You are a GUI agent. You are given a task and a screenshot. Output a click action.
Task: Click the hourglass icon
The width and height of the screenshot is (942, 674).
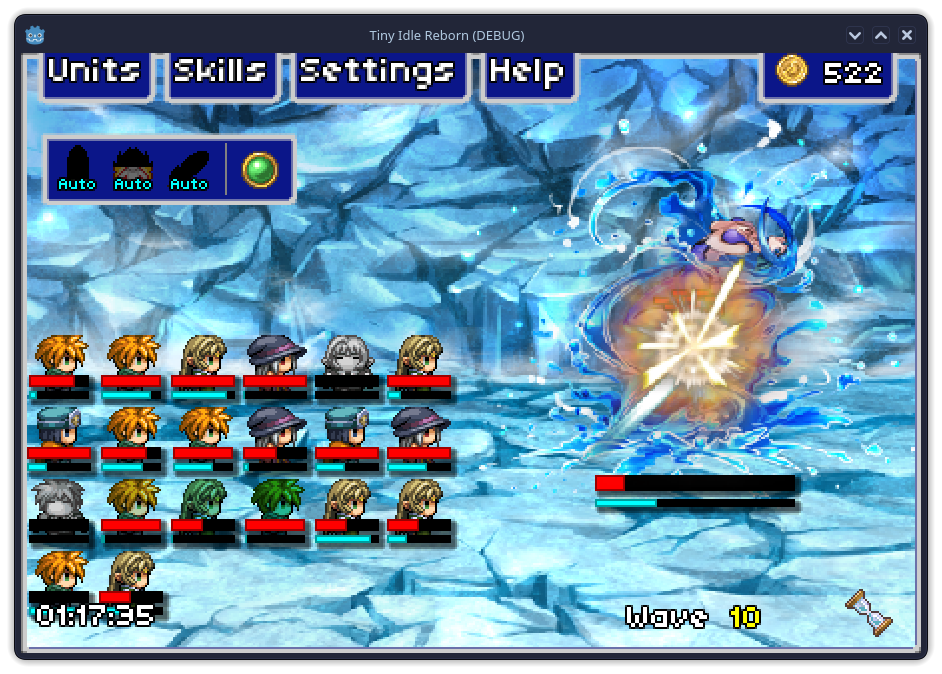coord(868,612)
